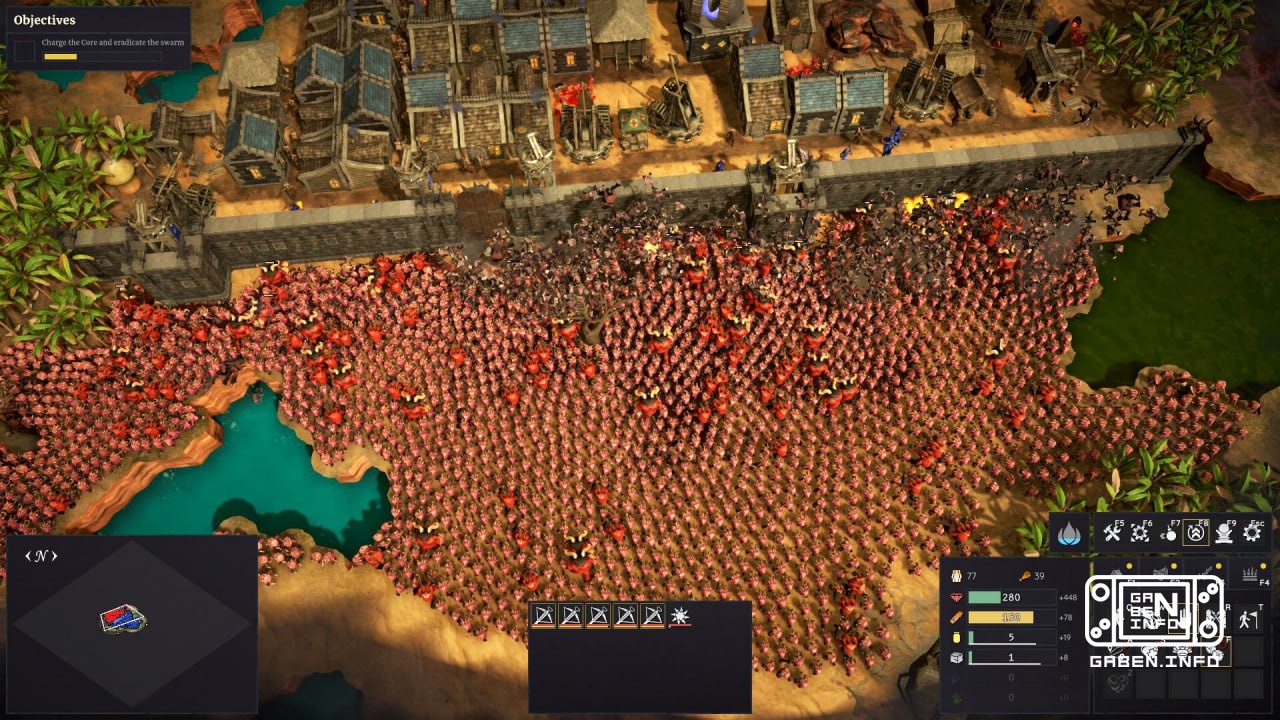Select the first crossbowman unit portrait
The width and height of the screenshot is (1280, 720).
(543, 616)
